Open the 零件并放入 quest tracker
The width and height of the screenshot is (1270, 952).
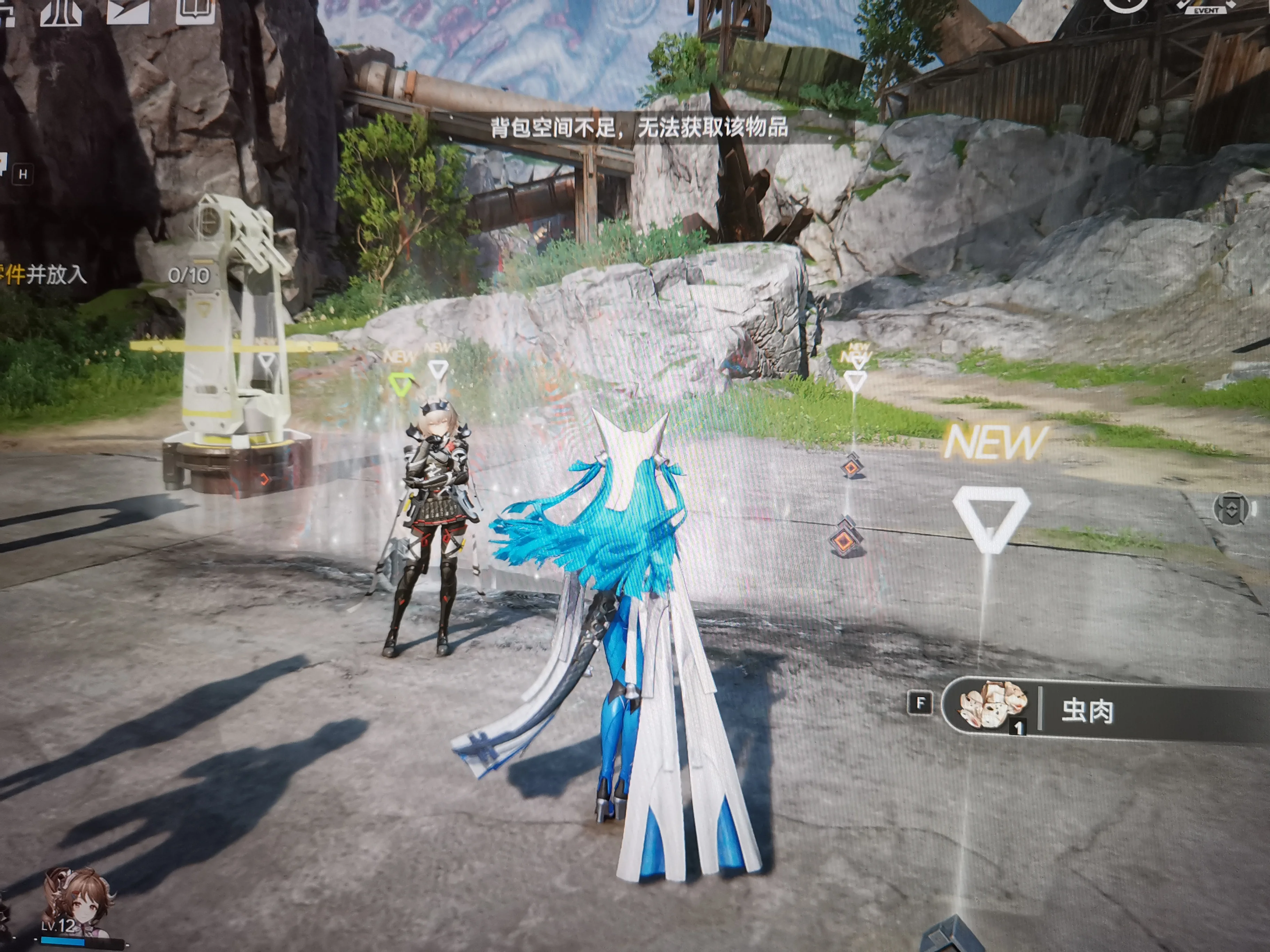click(43, 275)
